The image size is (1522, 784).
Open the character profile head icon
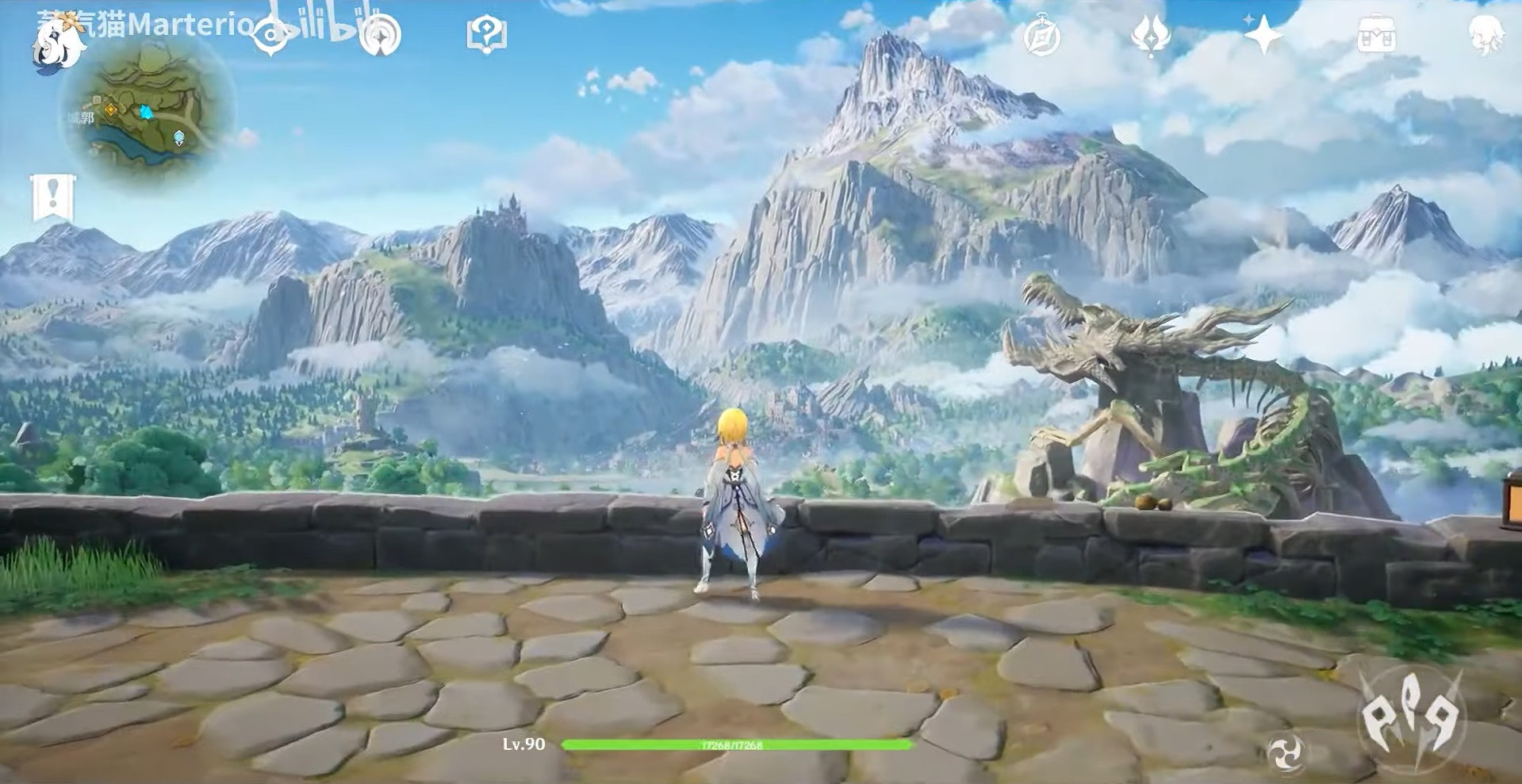(x=1486, y=36)
